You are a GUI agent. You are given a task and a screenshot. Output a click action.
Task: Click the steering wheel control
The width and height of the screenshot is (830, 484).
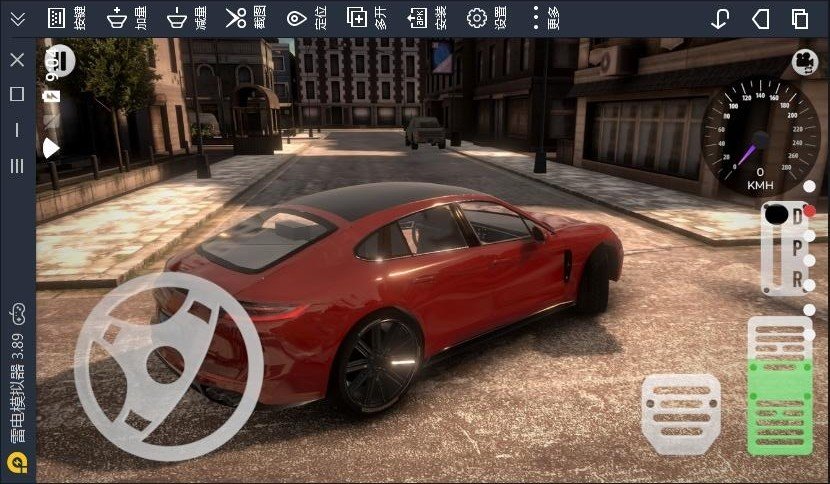(168, 366)
